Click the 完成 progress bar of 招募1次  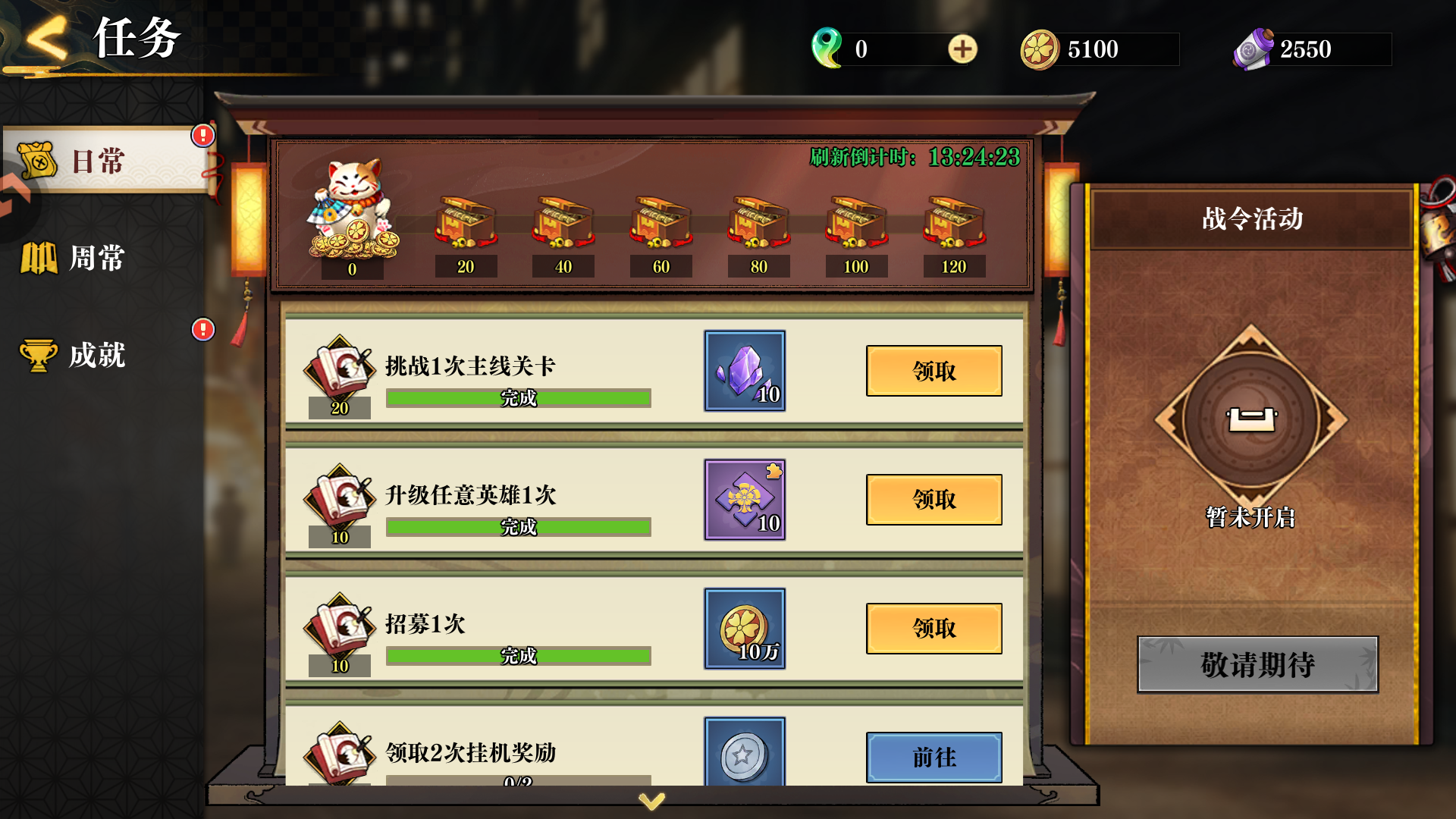click(518, 655)
